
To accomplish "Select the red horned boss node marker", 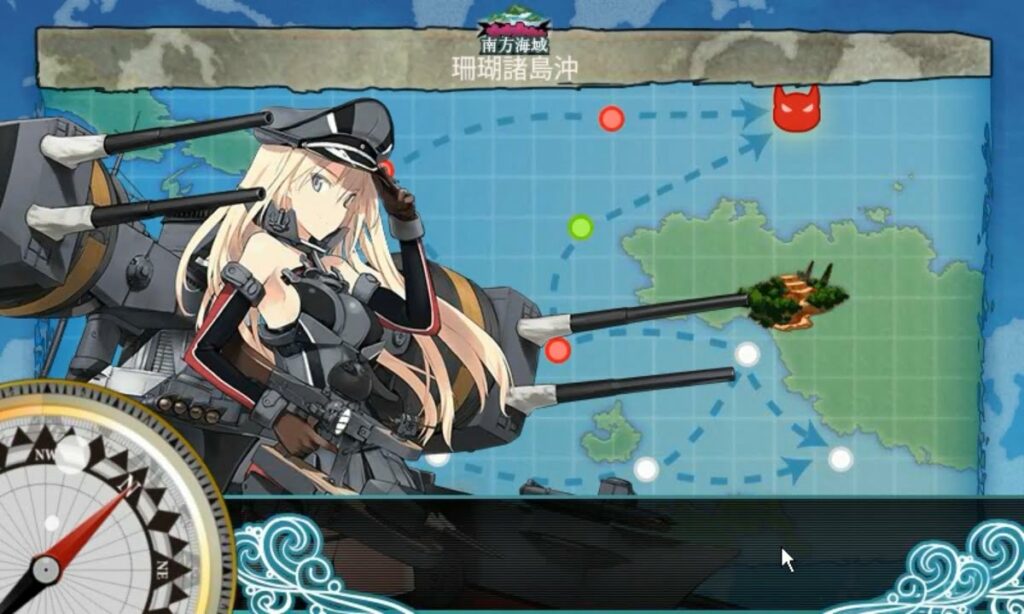I will click(796, 109).
